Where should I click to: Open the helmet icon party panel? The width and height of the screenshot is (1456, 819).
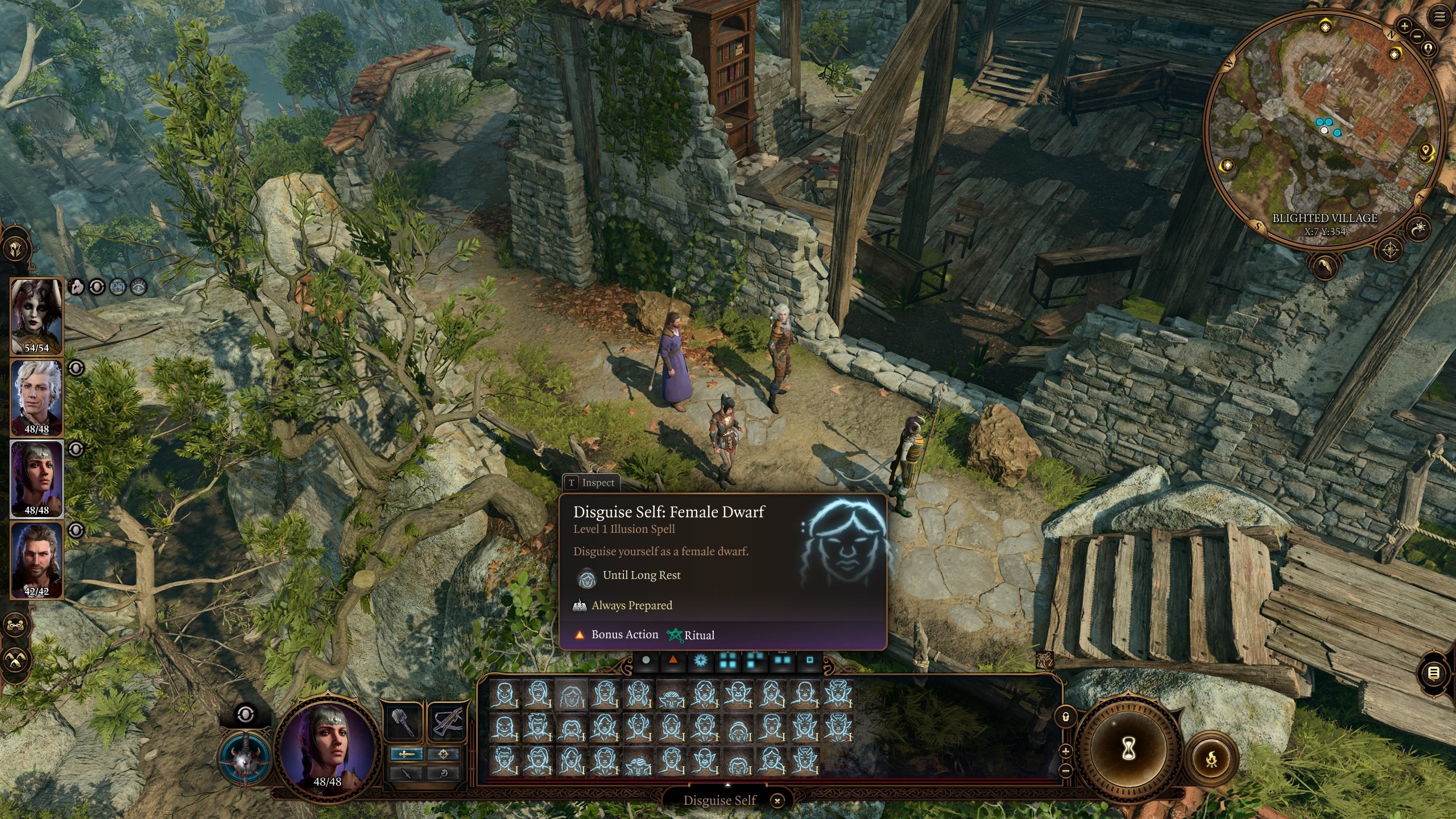15,249
